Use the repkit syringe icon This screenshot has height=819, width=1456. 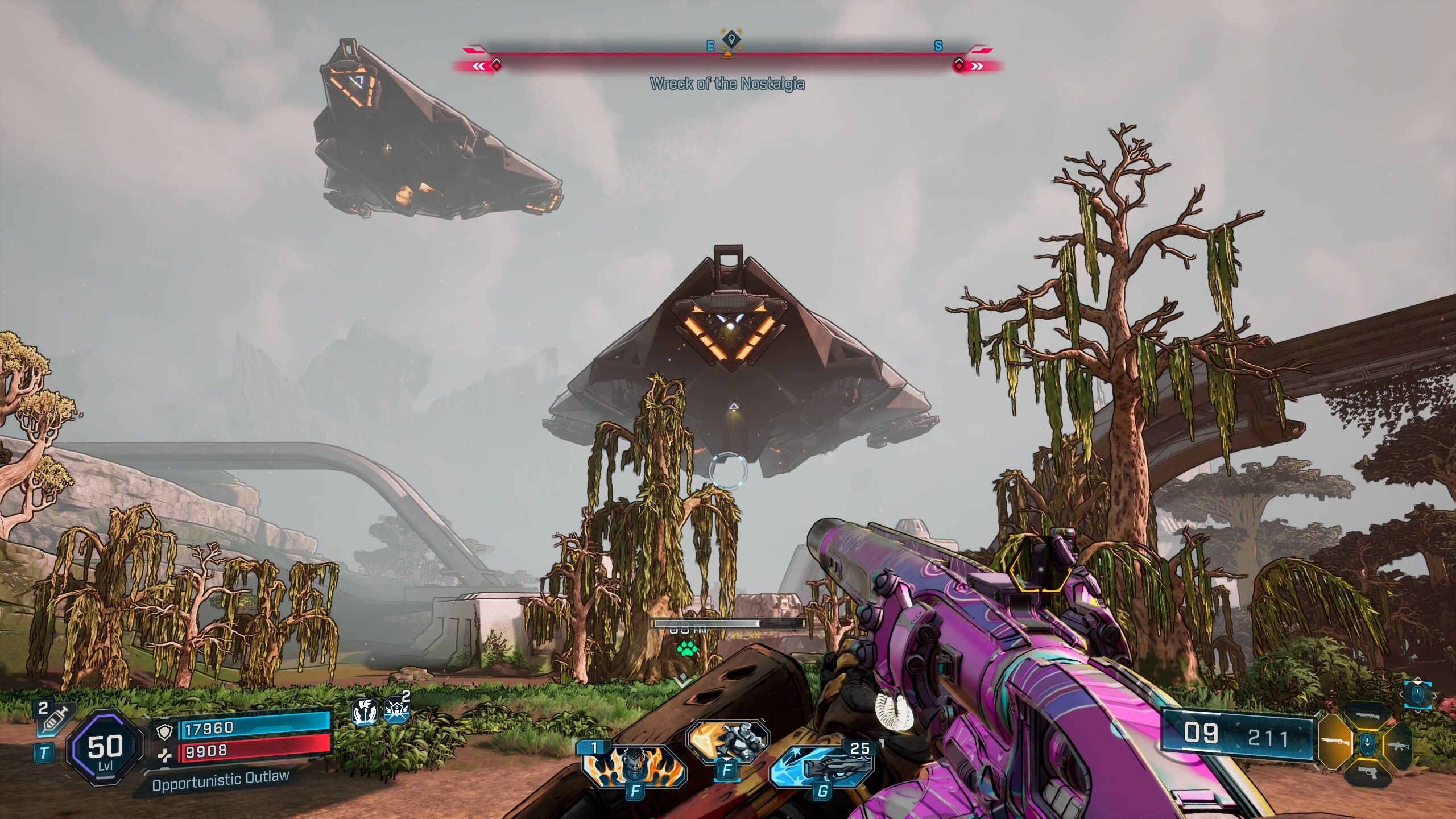pyautogui.click(x=55, y=718)
